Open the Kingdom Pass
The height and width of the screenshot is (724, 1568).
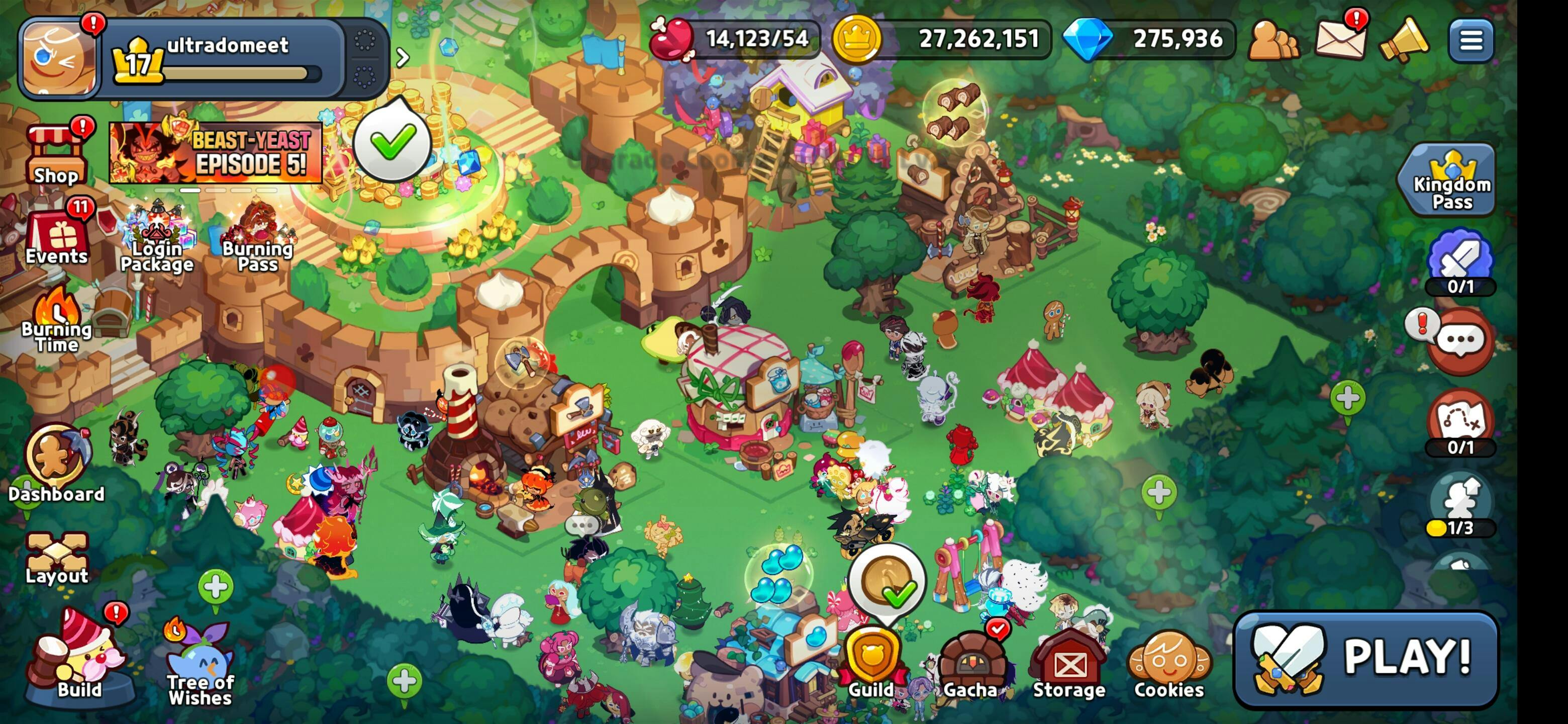(1451, 180)
